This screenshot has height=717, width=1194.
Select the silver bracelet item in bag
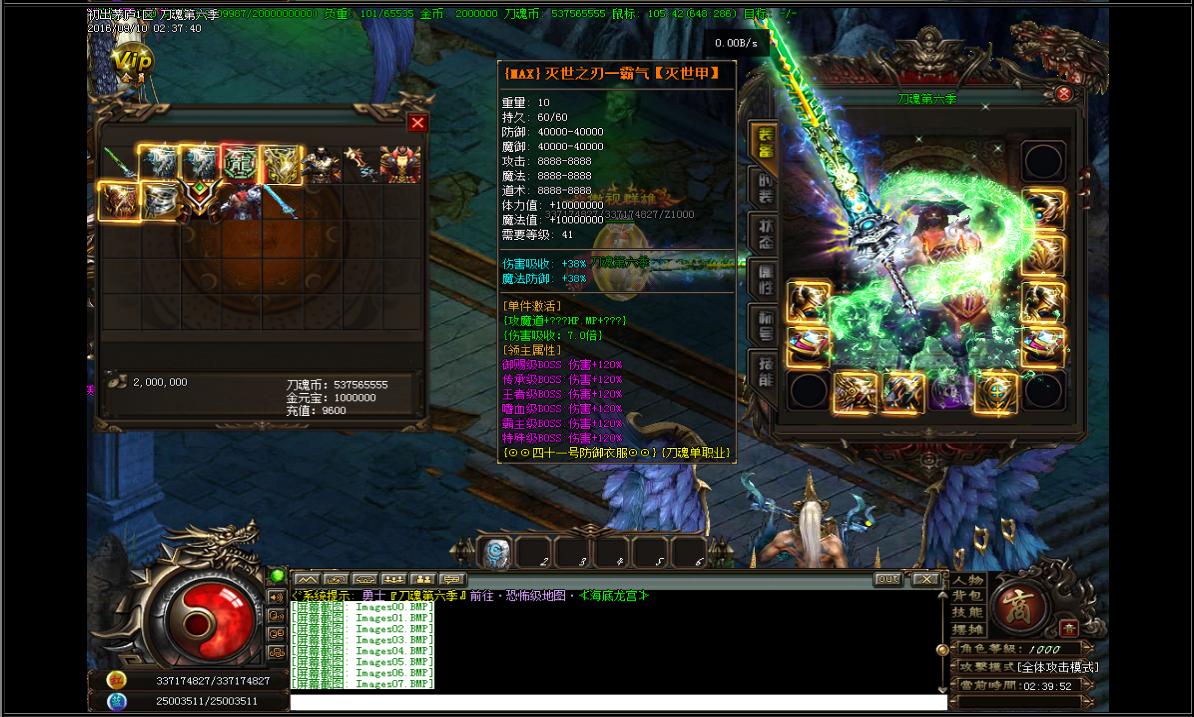click(160, 202)
